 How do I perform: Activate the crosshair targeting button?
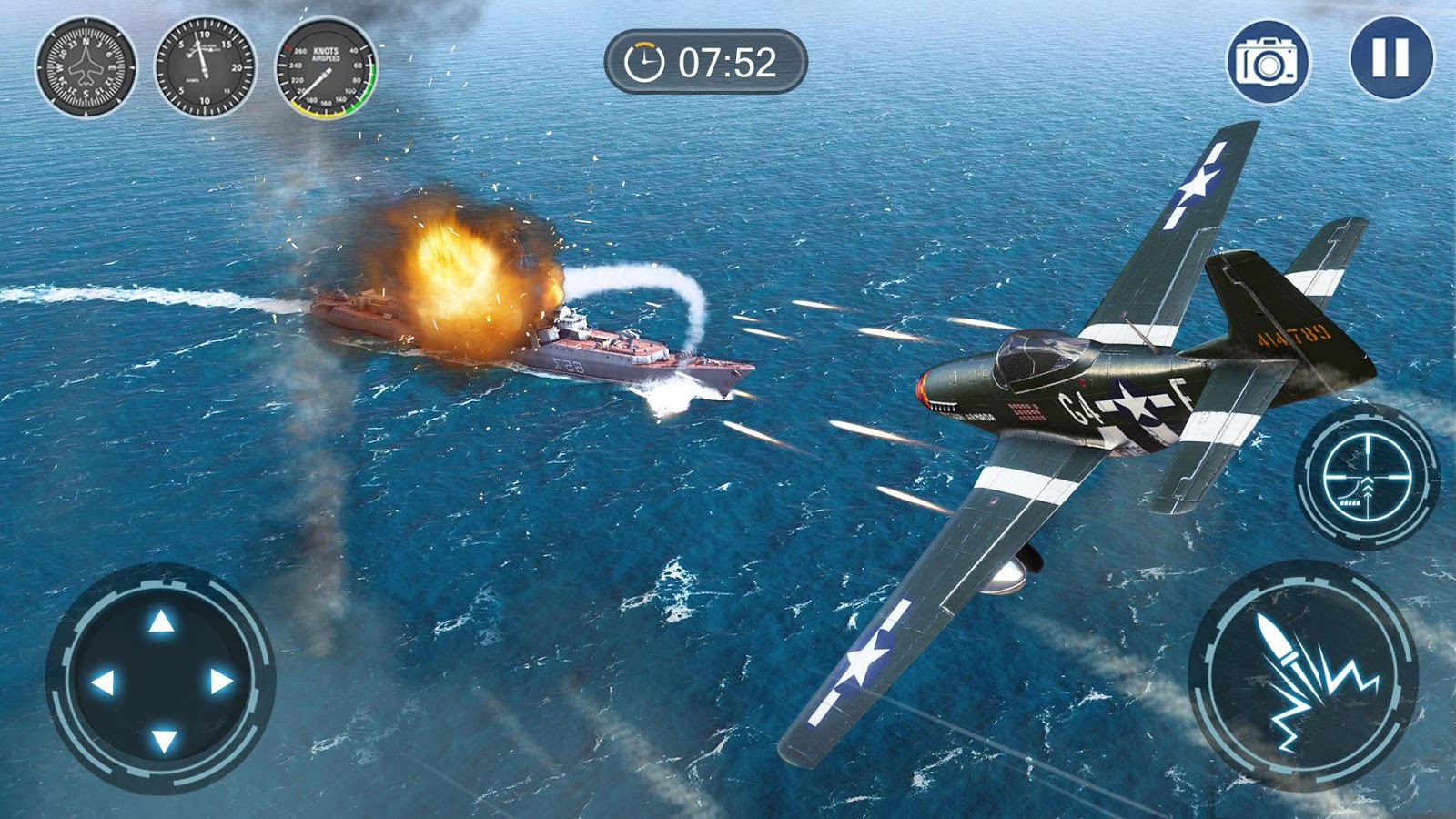(x=1366, y=476)
